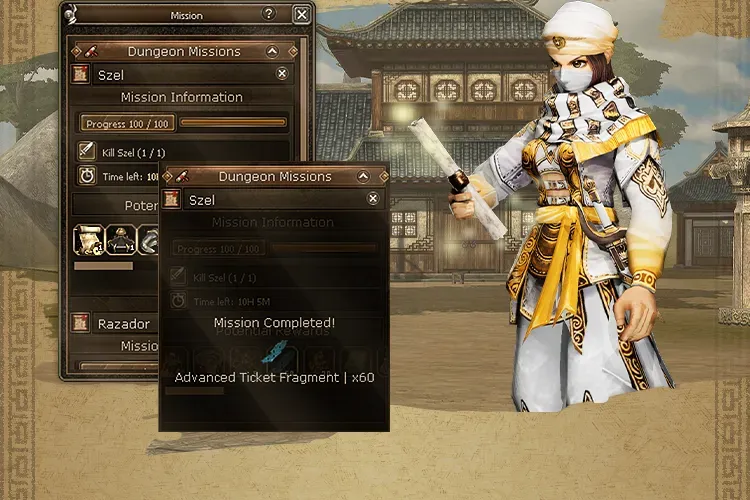750x500 pixels.
Task: Select the scroll reward icon
Action: coord(89,240)
